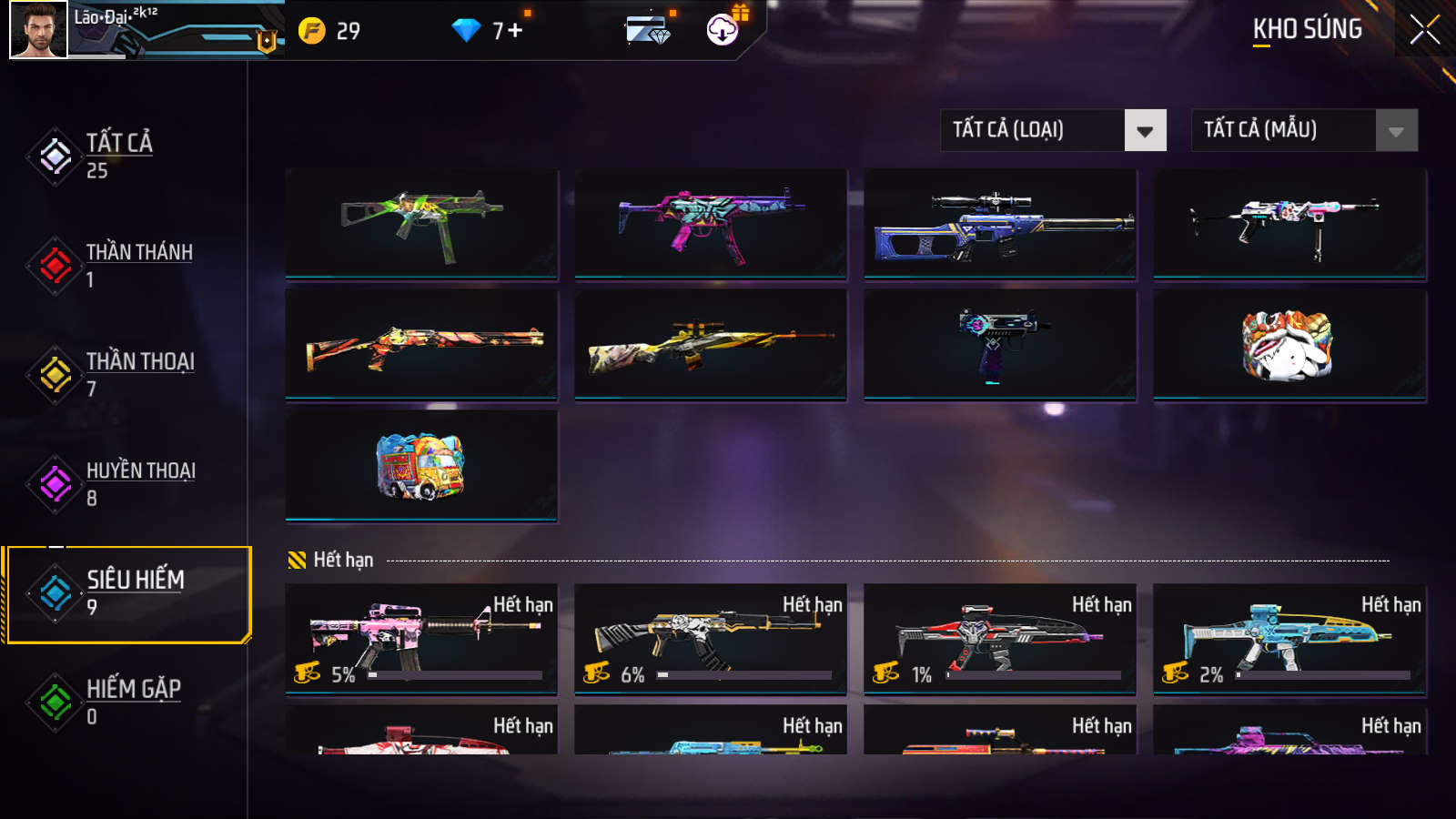This screenshot has height=819, width=1456.
Task: Pick the expired gold skull AK skin
Action: (x=710, y=637)
